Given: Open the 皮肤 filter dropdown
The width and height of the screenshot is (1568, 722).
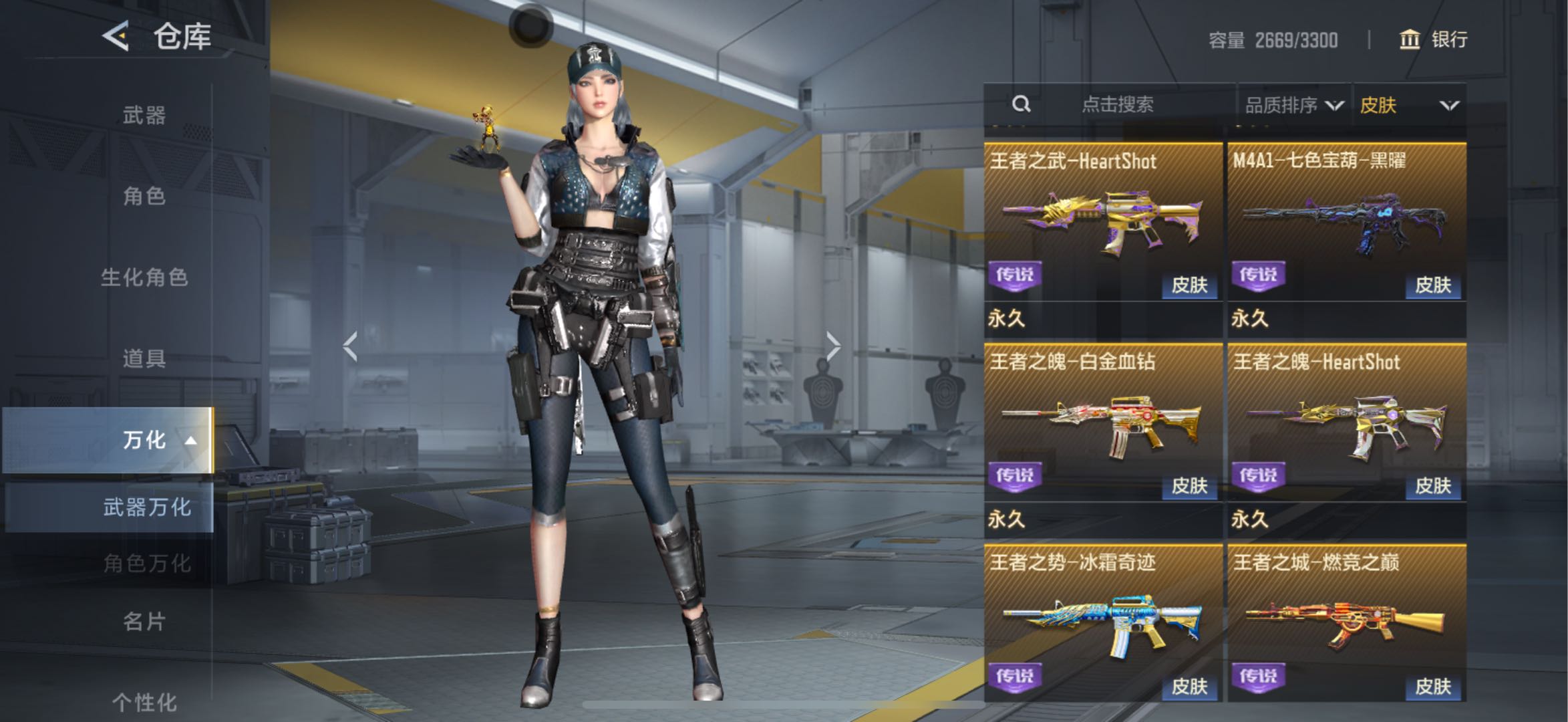Looking at the screenshot, I should pos(1408,105).
